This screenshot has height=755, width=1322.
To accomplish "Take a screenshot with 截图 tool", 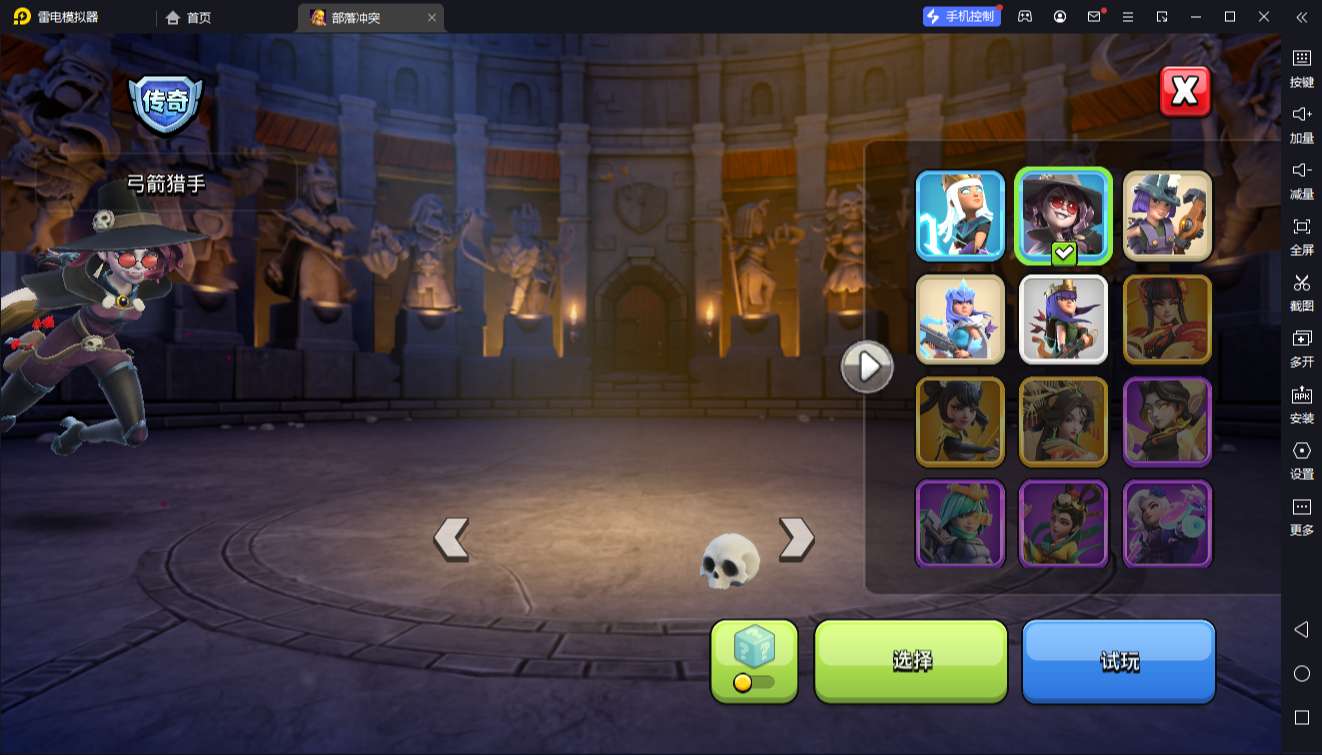I will tap(1301, 291).
